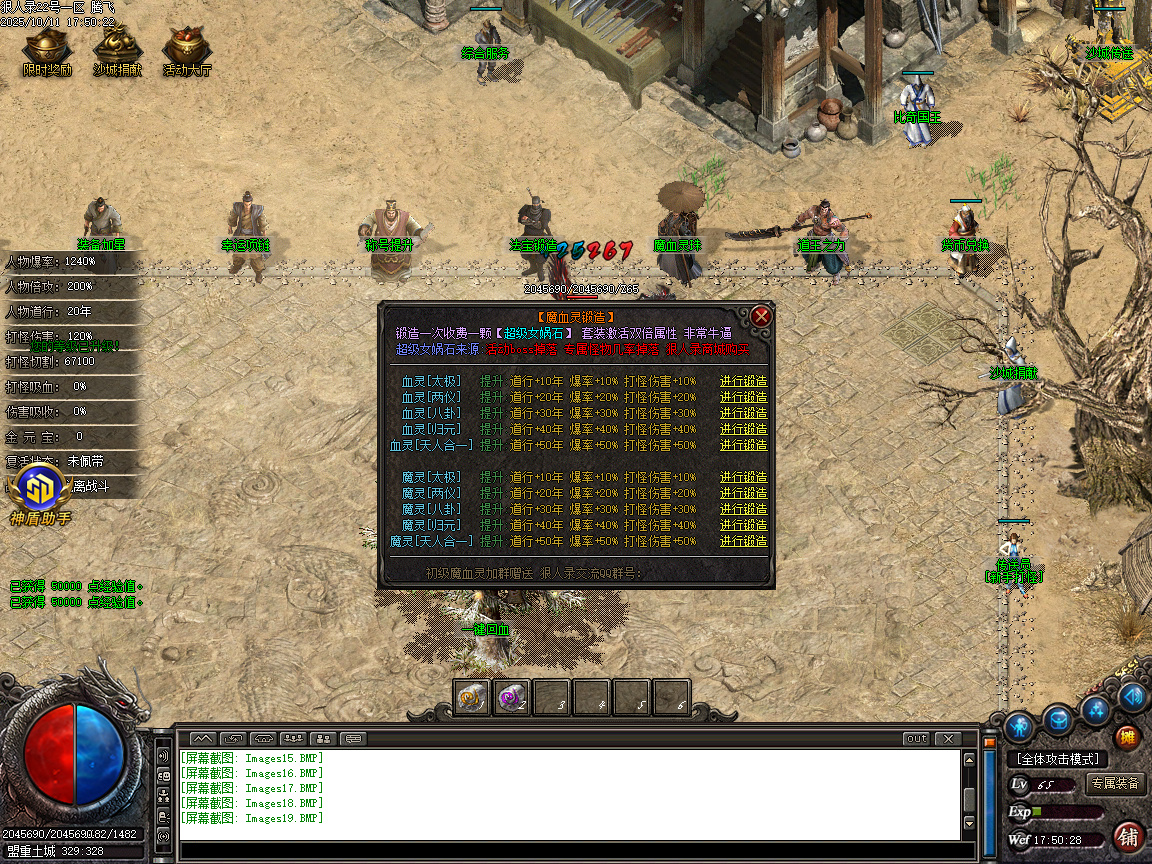Screen dimensions: 1152x864
Task: Open the round 摊 stall button
Action: (x=1127, y=738)
